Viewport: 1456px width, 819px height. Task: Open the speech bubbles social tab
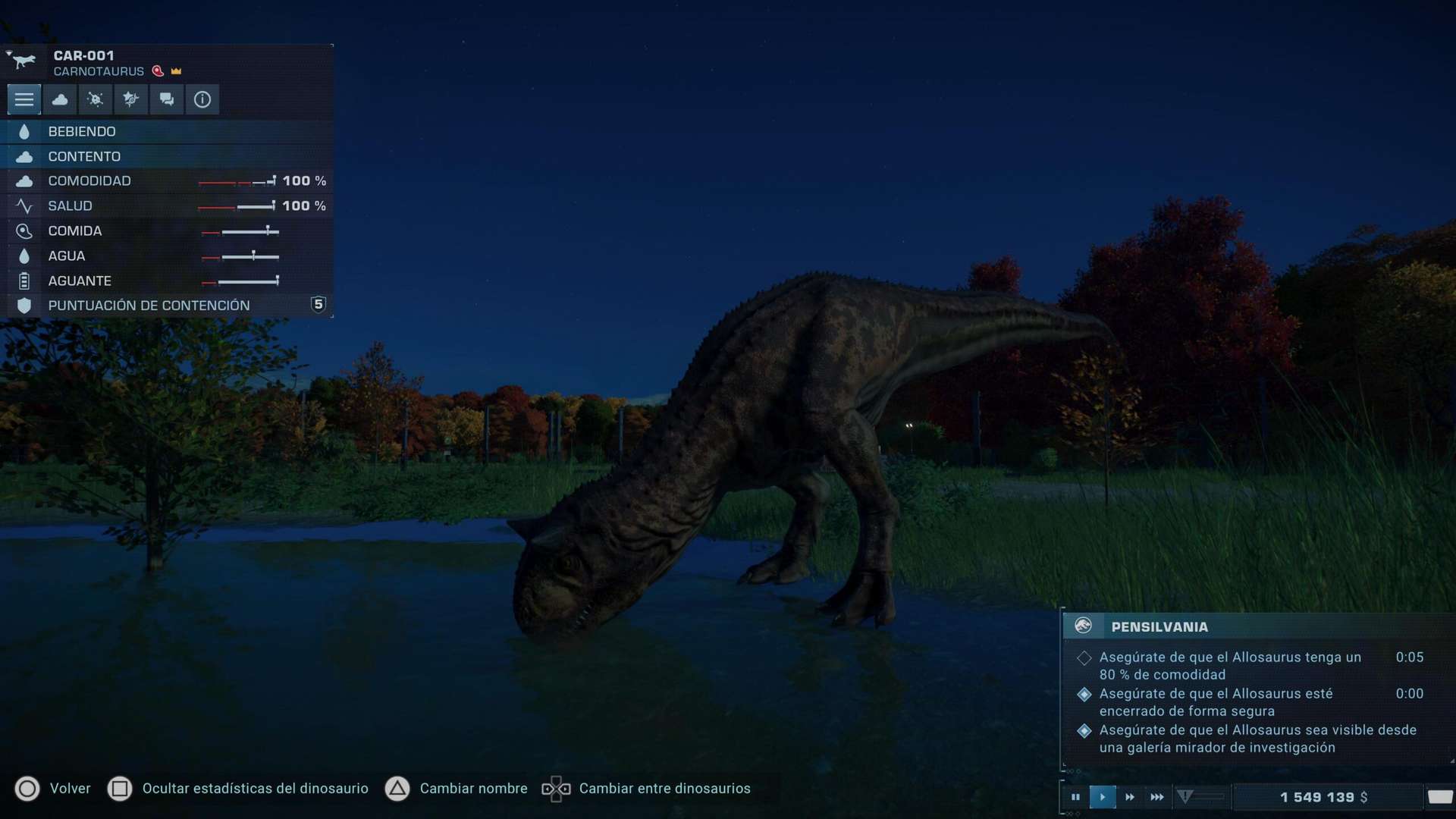(167, 99)
